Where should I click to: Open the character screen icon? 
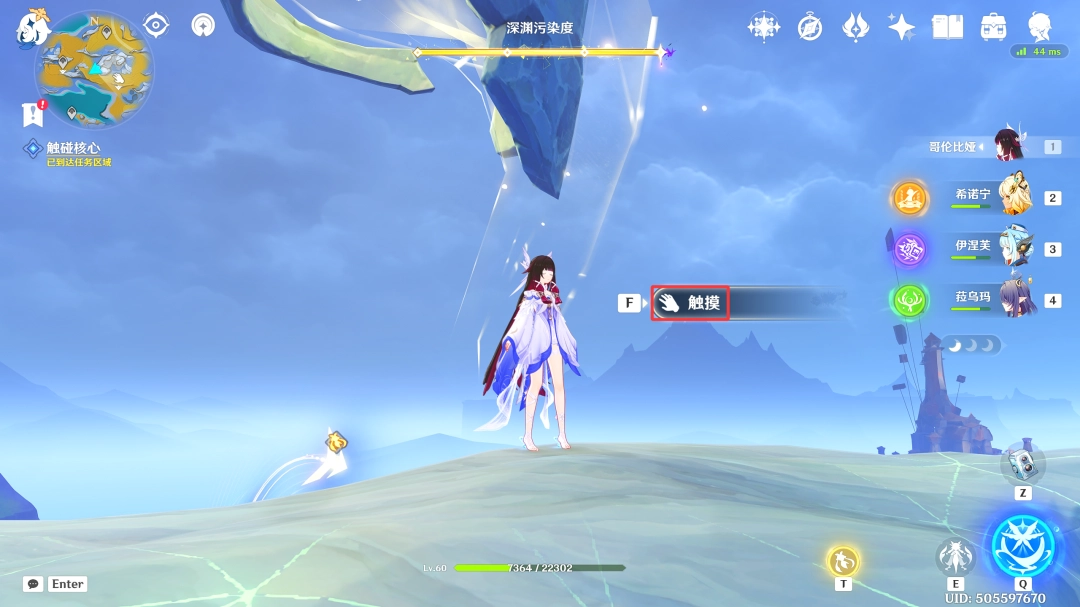coord(1040,27)
